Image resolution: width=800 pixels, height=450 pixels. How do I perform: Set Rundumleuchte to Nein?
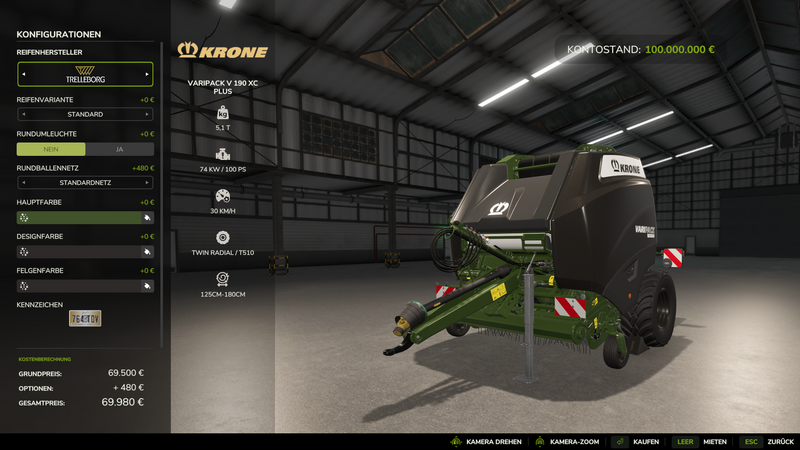[x=51, y=149]
